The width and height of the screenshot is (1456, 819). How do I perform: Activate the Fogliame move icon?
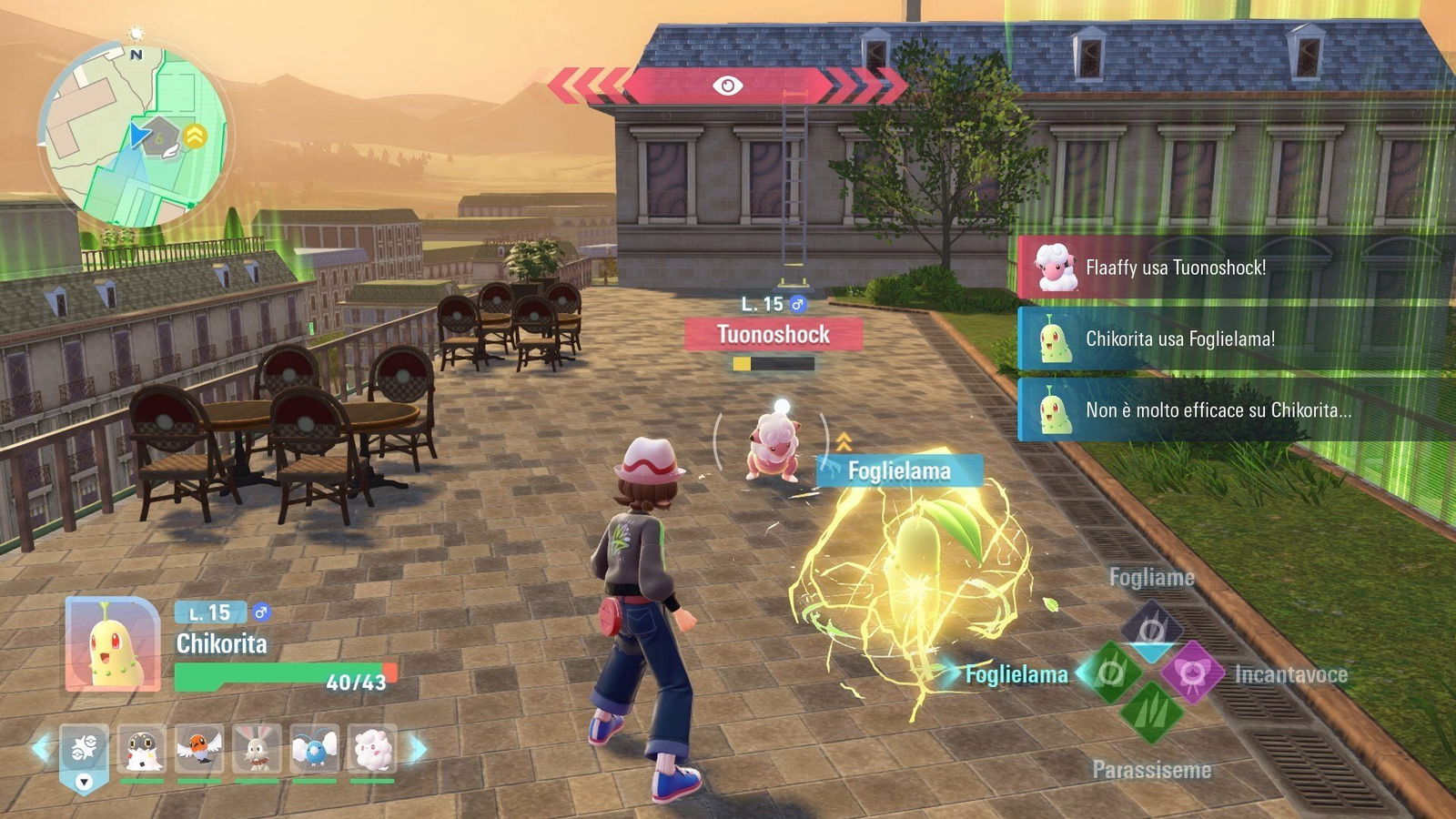pos(1151,628)
